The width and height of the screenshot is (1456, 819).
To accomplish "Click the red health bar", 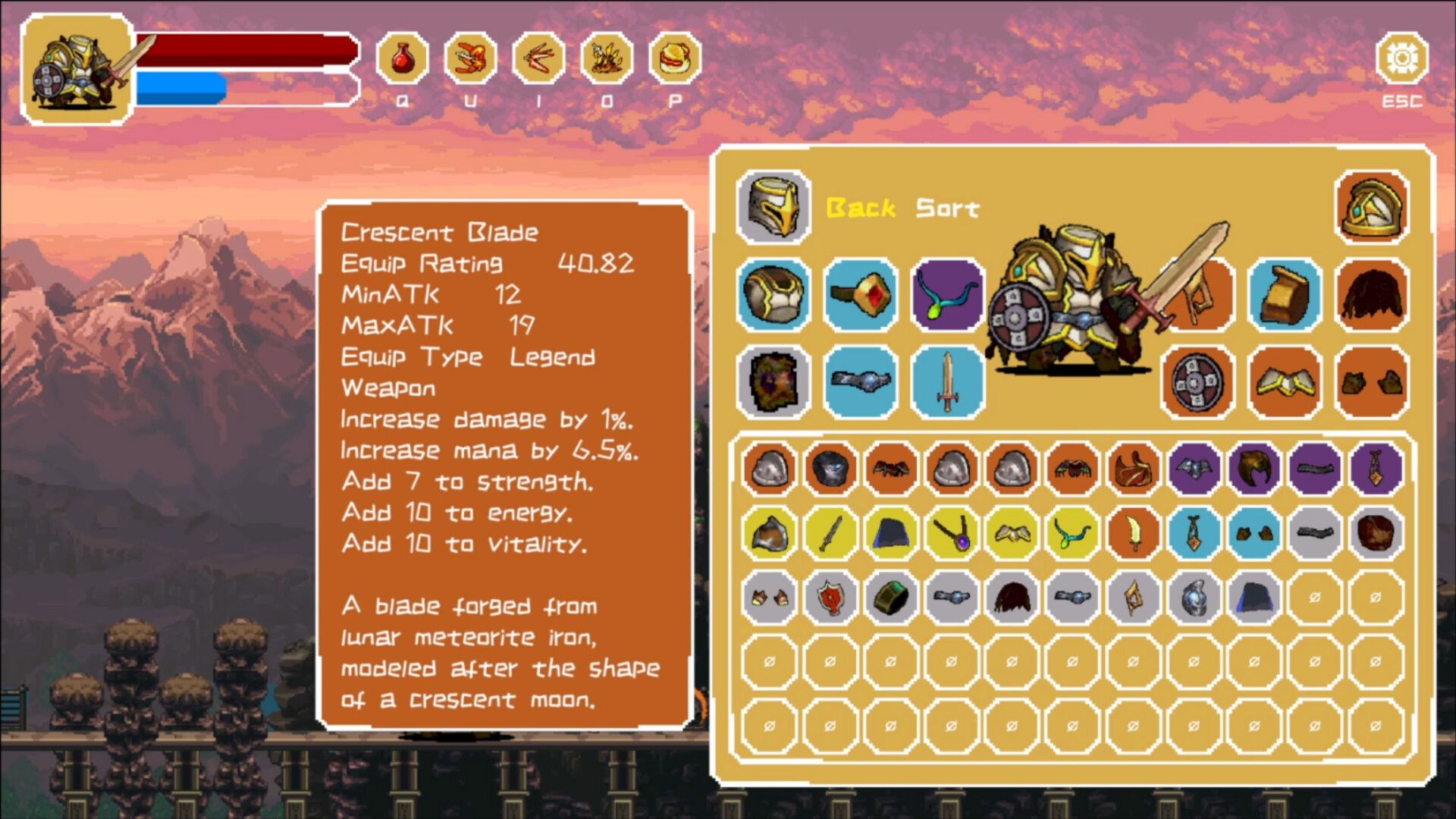I will pyautogui.click(x=243, y=51).
